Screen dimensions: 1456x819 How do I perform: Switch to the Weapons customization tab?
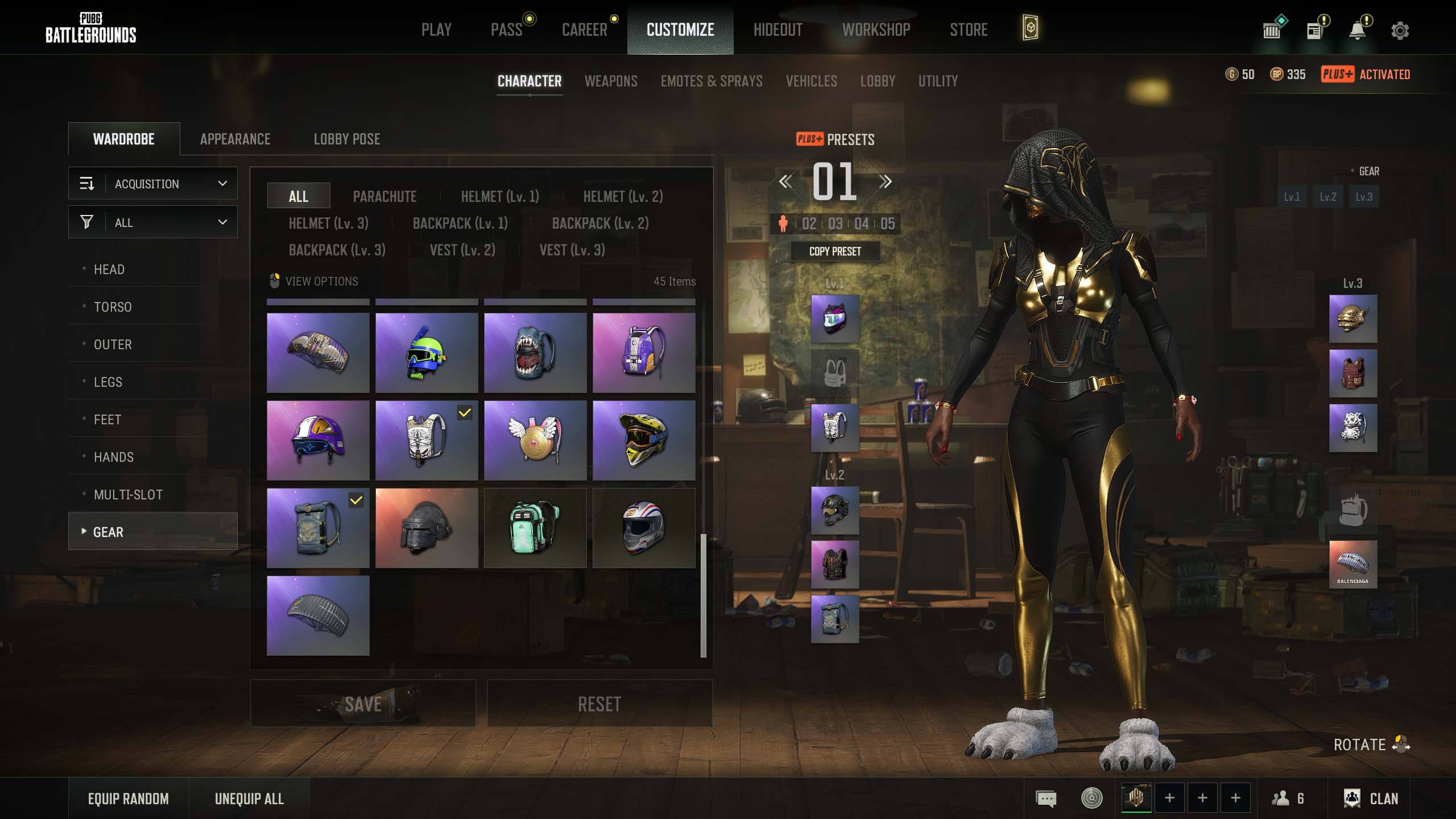[x=611, y=81]
